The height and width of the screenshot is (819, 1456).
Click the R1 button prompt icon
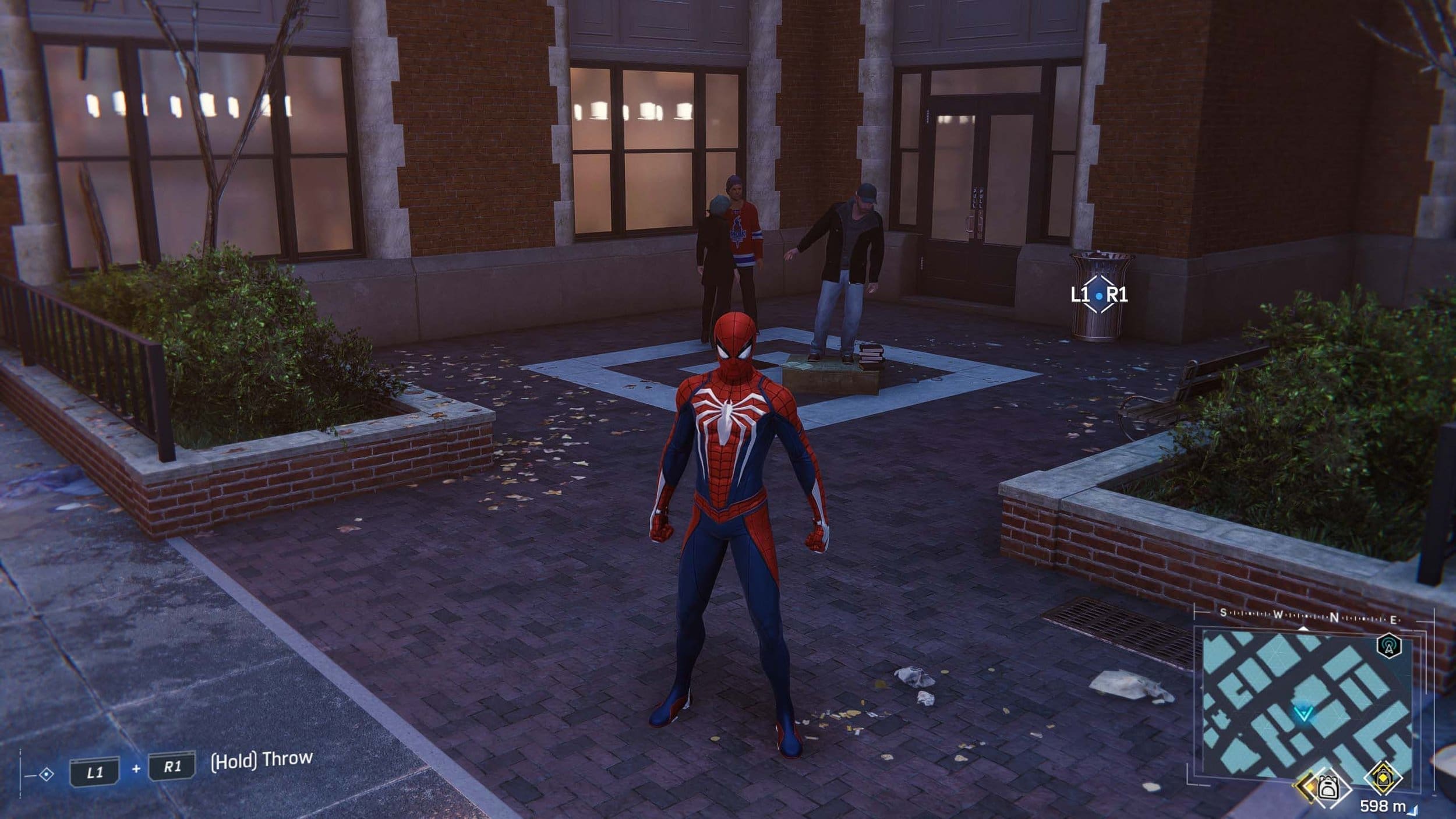coord(172,765)
